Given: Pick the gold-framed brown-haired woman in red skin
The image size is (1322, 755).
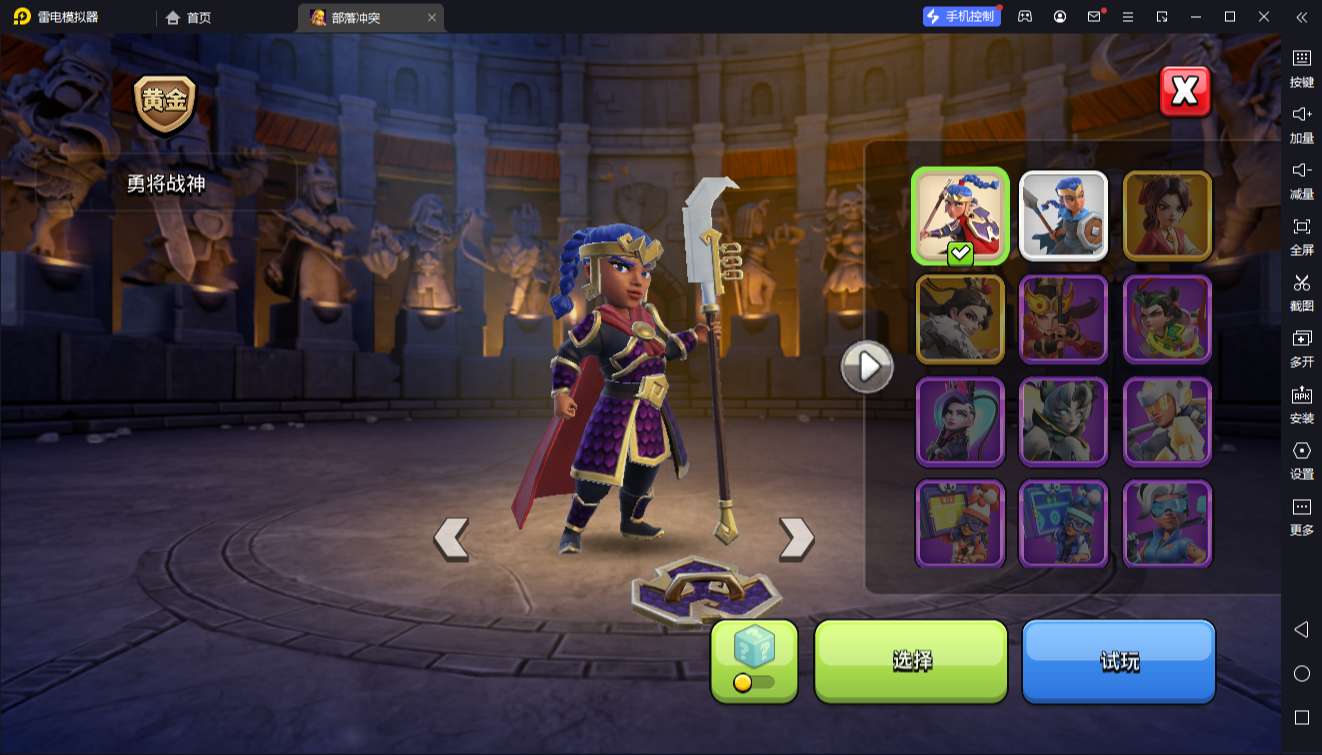Looking at the screenshot, I should click(1167, 216).
